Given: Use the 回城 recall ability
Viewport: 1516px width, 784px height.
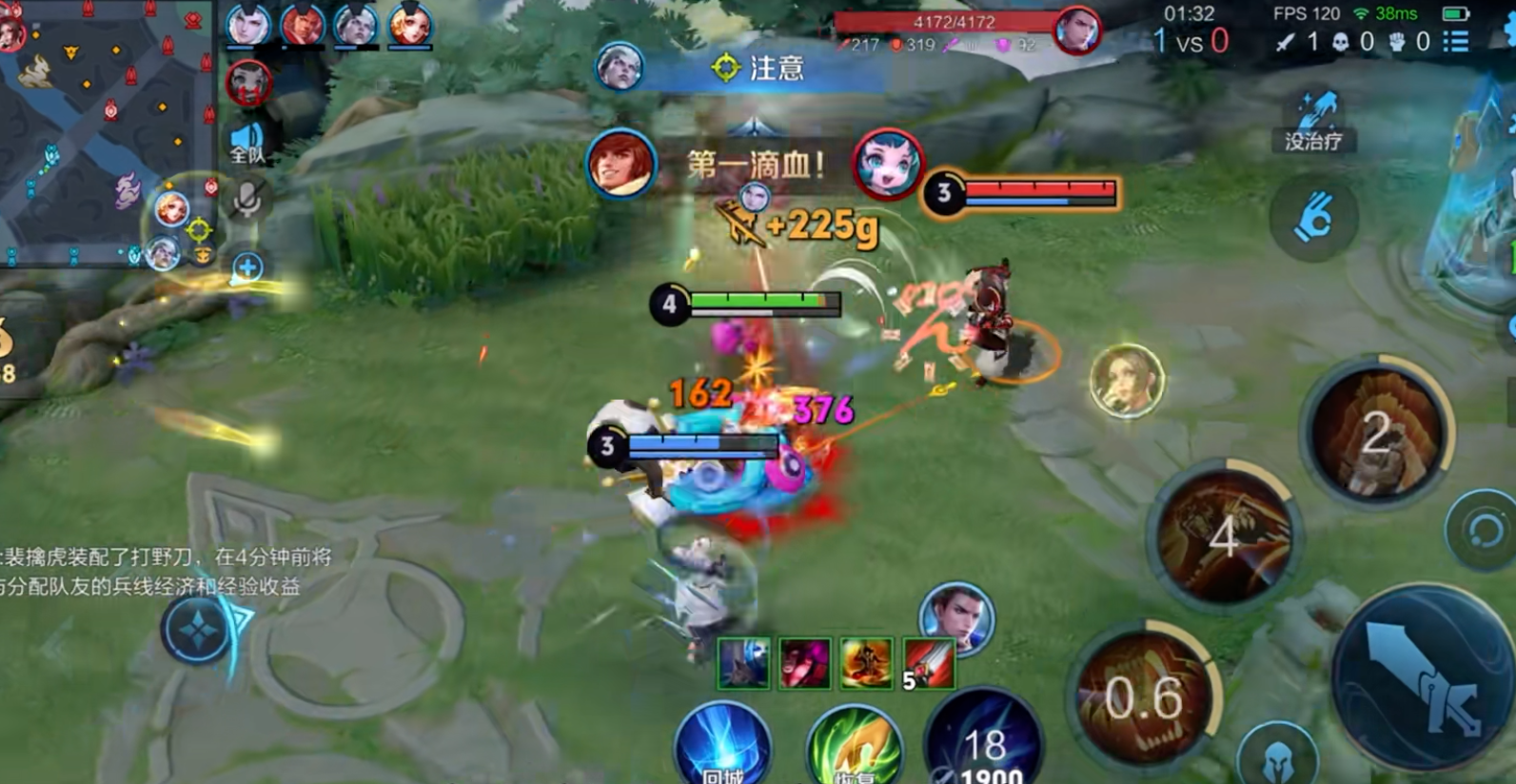Looking at the screenshot, I should click(x=722, y=749).
